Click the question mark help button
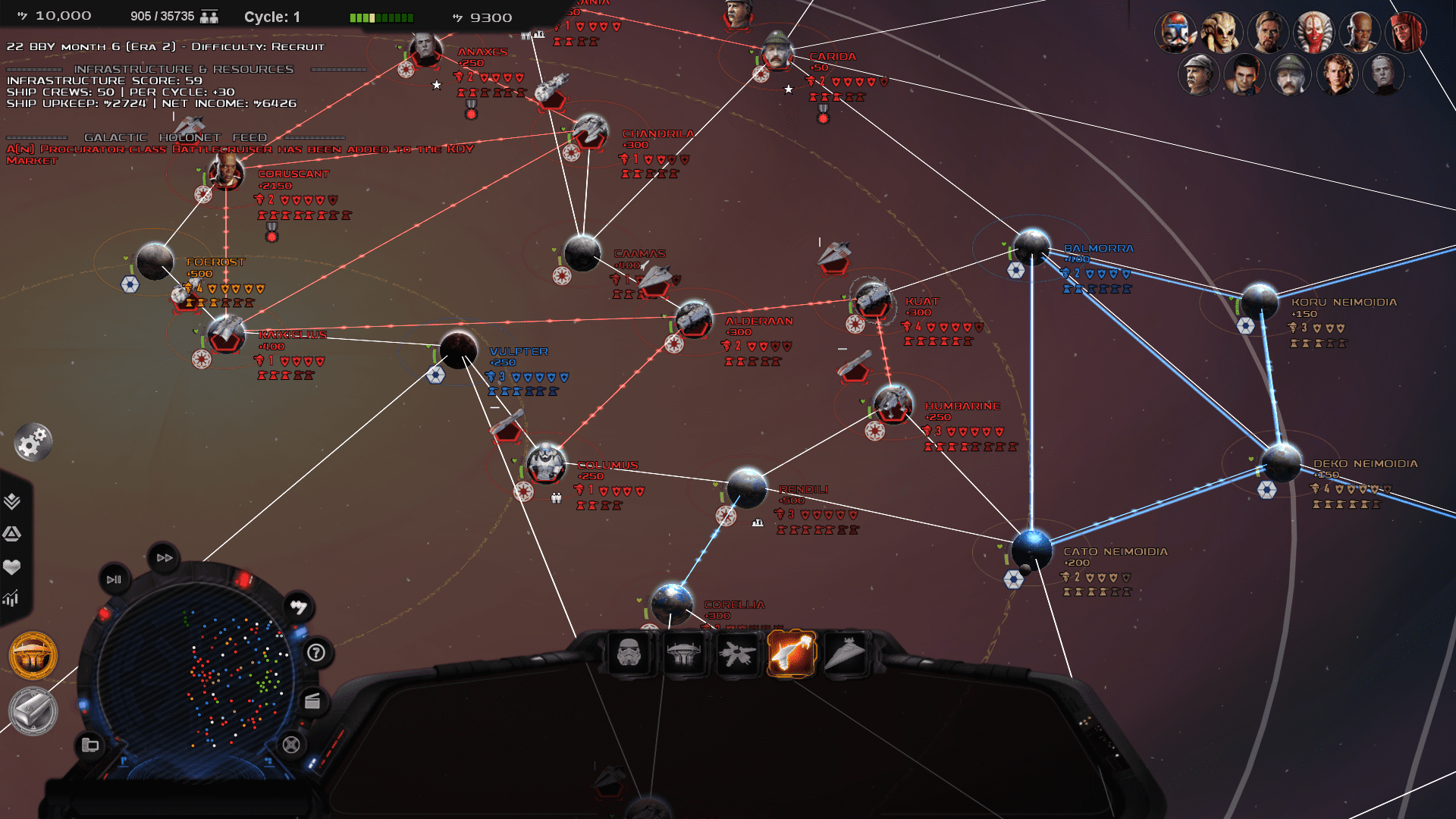This screenshot has height=819, width=1456. coord(316,653)
